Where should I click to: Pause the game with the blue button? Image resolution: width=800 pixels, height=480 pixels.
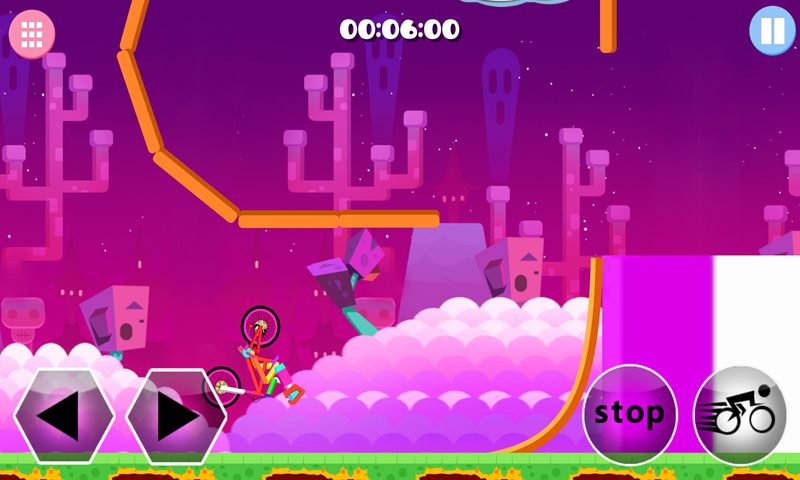pos(772,30)
